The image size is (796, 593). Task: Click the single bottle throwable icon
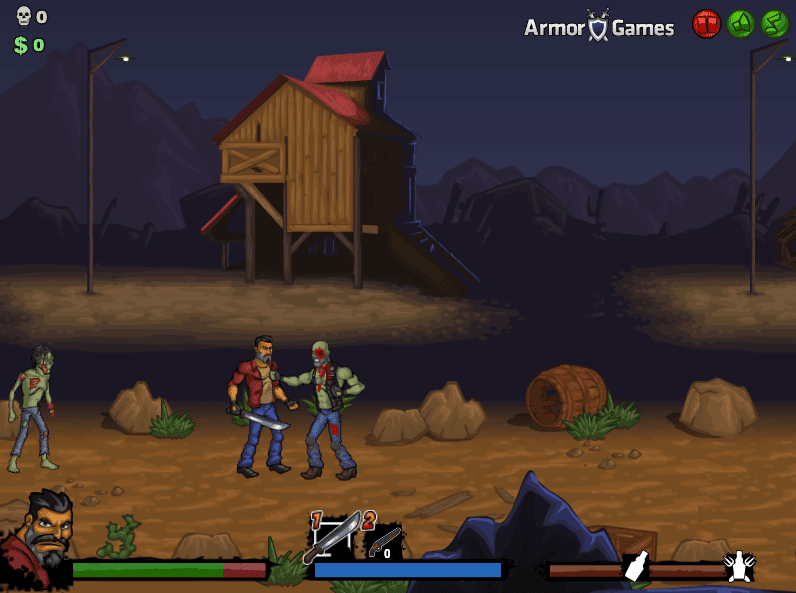point(636,567)
